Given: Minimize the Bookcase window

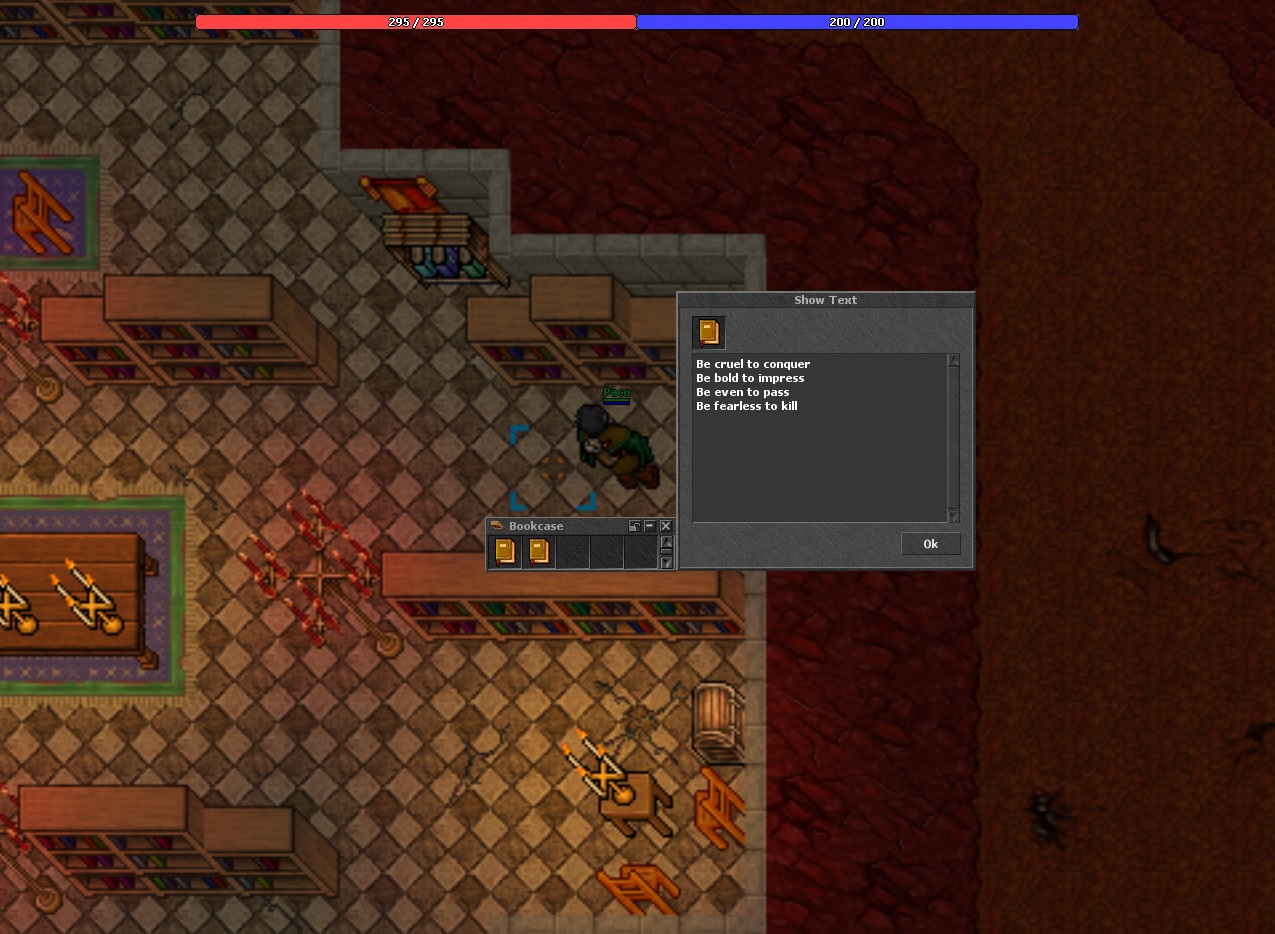Looking at the screenshot, I should click(x=650, y=526).
